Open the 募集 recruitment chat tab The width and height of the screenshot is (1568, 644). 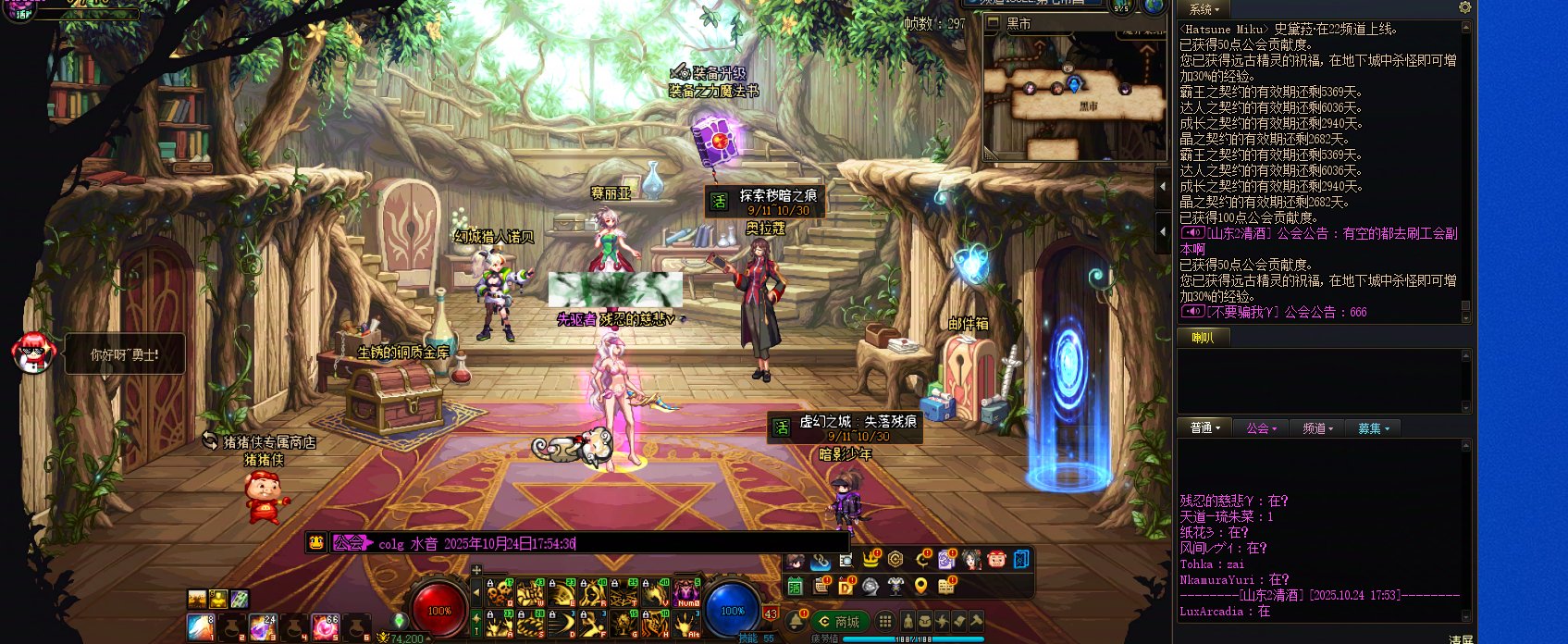point(1373,428)
